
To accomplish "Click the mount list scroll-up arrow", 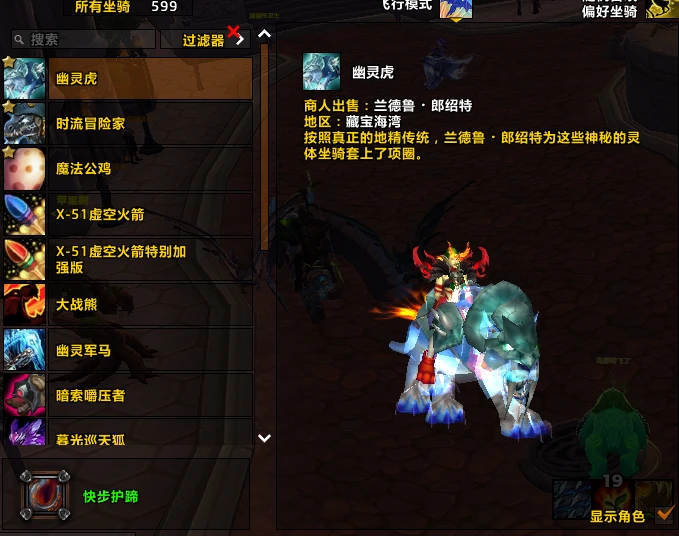I will pyautogui.click(x=264, y=35).
